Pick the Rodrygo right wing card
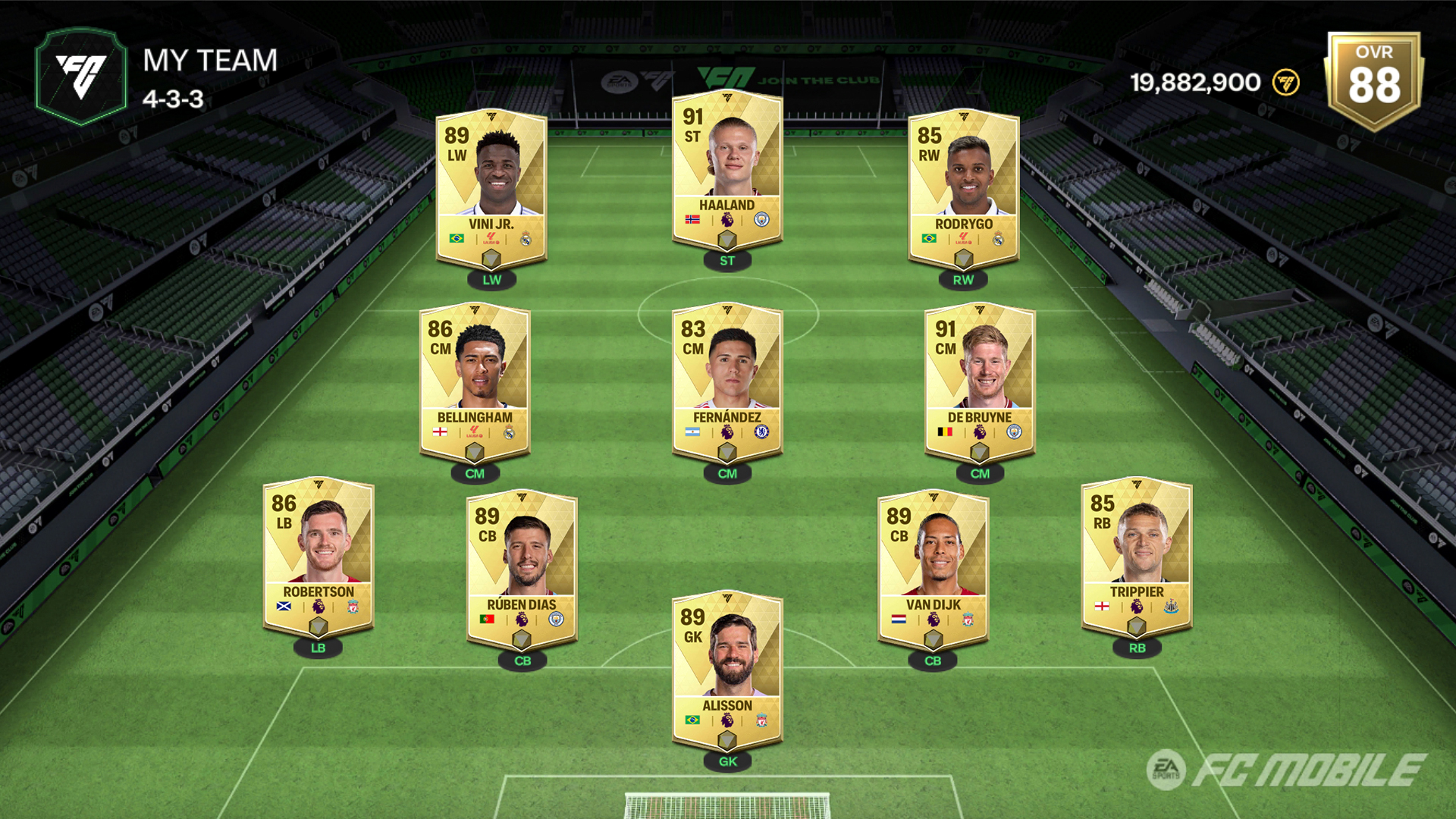 [x=963, y=190]
